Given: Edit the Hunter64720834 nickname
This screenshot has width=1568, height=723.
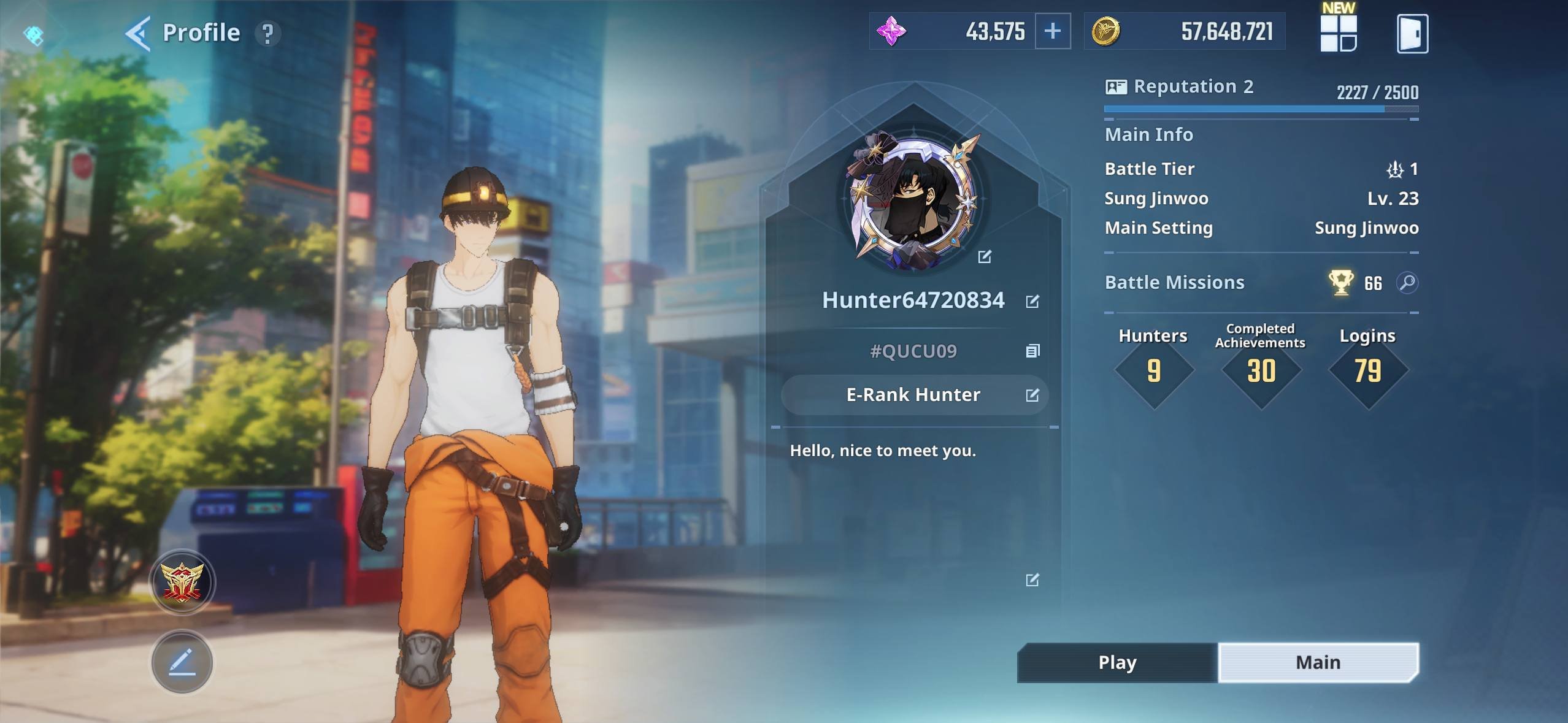Looking at the screenshot, I should (x=1032, y=301).
